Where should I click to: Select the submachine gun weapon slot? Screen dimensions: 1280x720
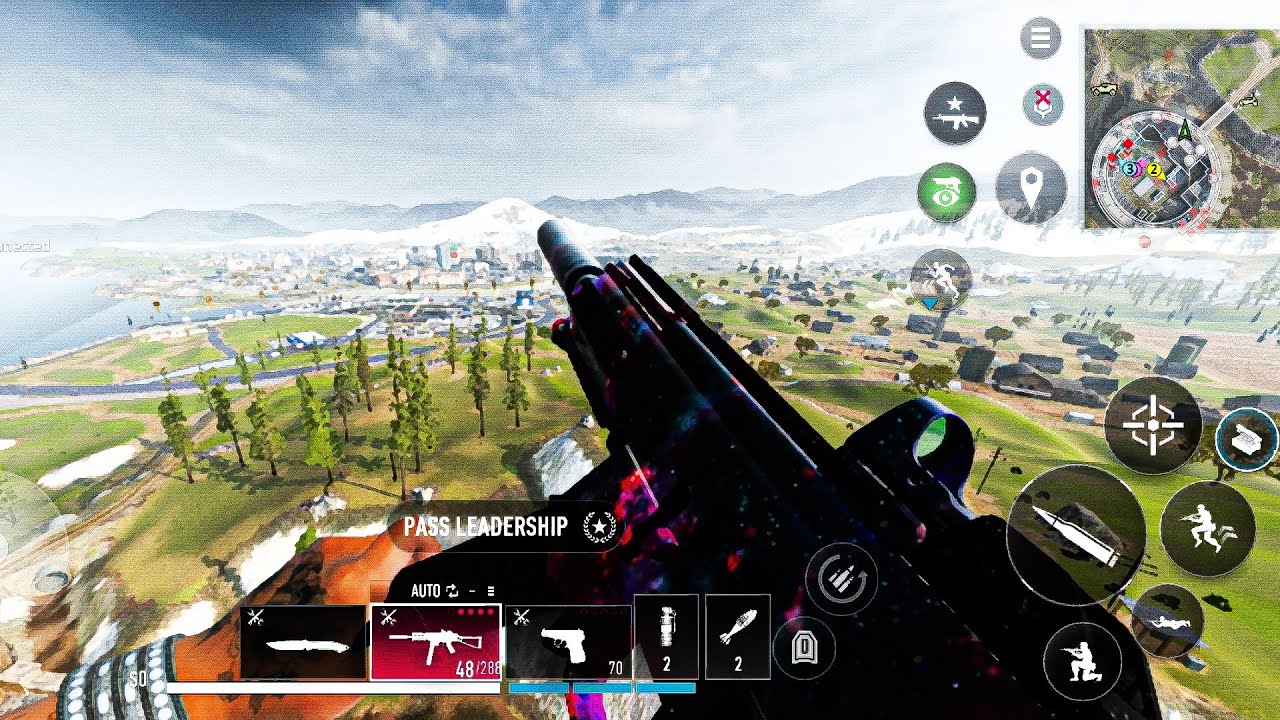click(x=435, y=642)
